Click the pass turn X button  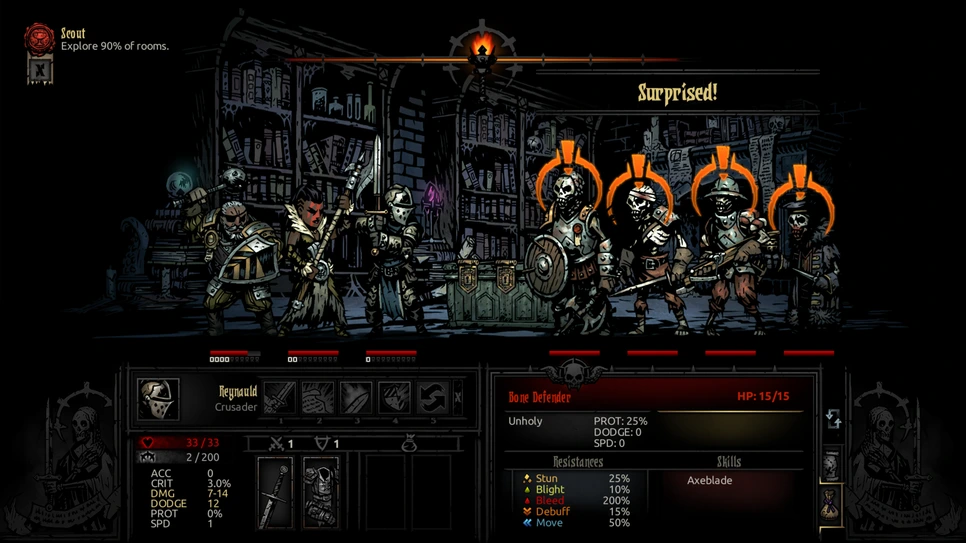coord(458,398)
